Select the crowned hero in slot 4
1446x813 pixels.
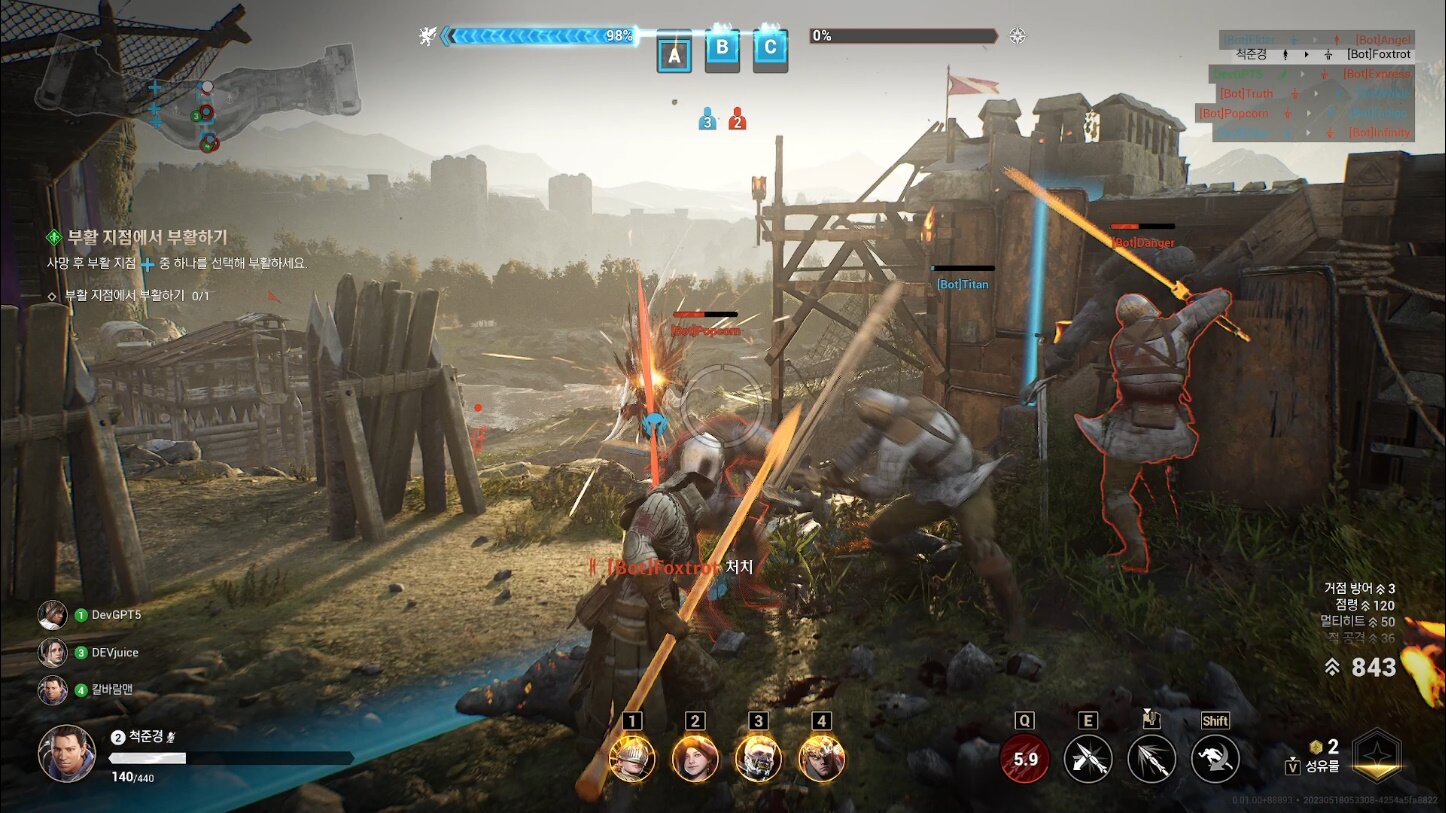point(822,758)
